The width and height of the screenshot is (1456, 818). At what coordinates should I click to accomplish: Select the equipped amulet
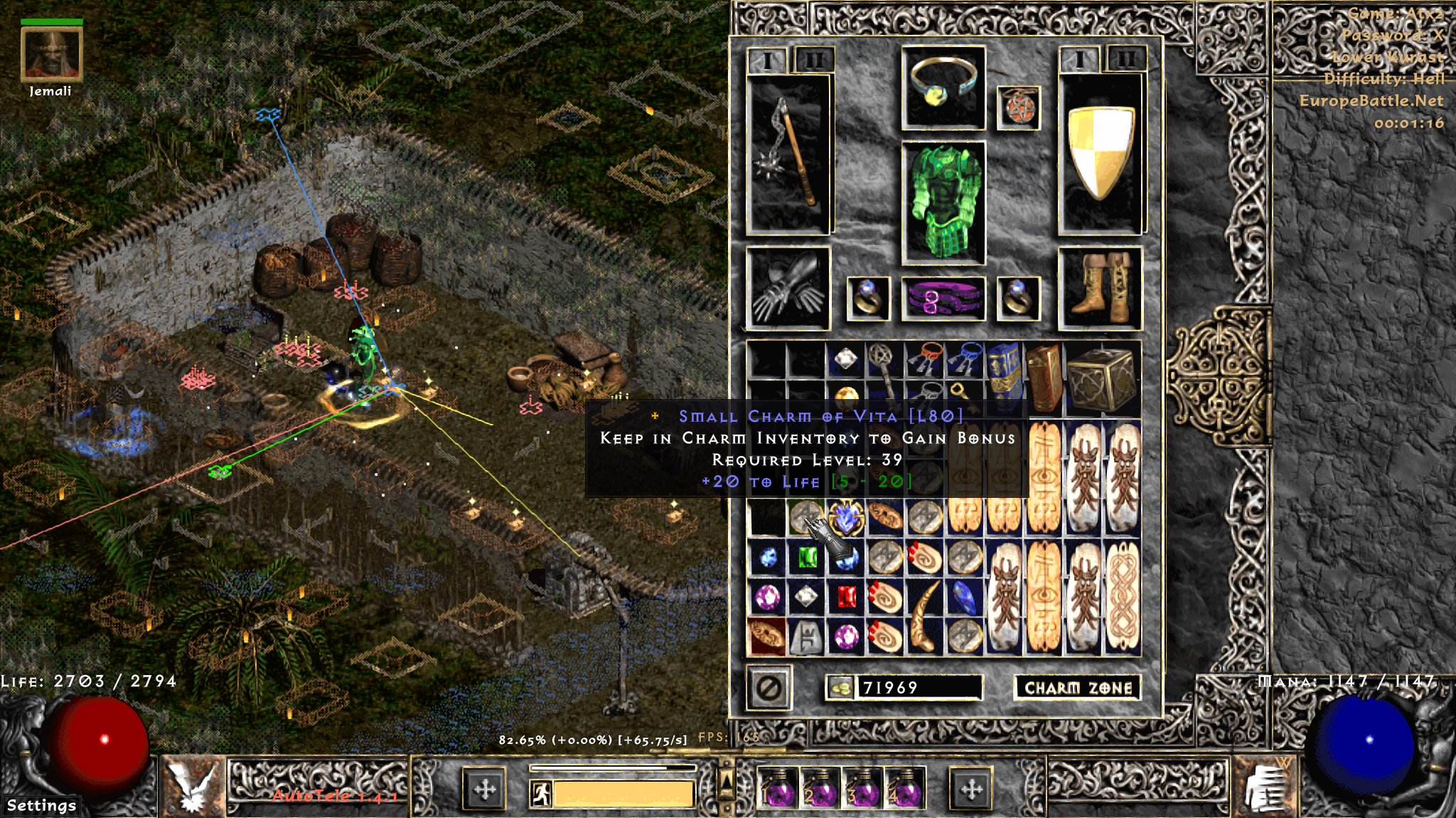(x=1018, y=108)
